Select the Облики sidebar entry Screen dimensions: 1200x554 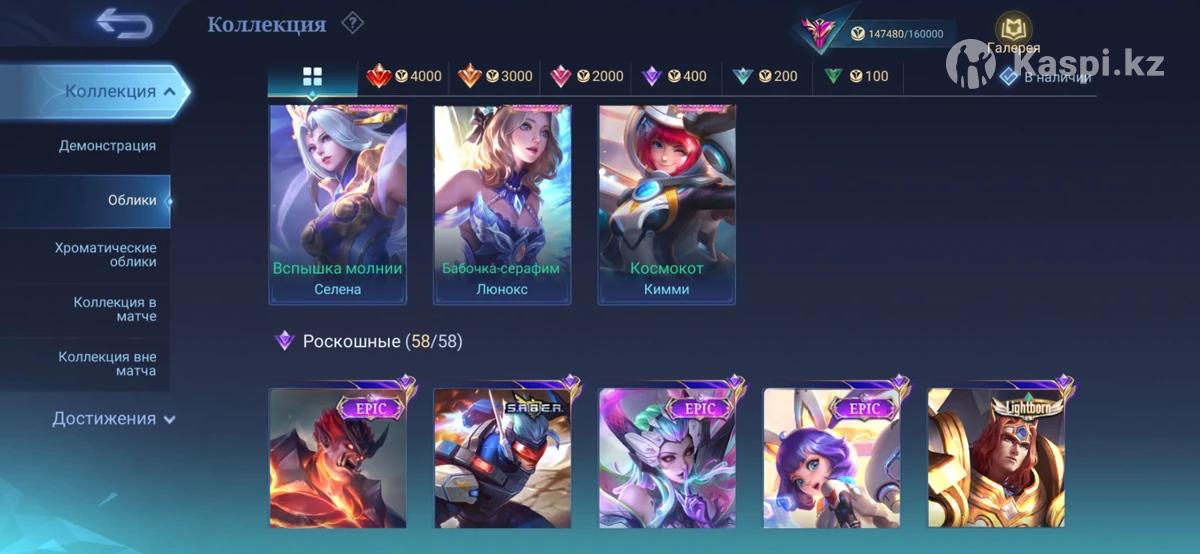pyautogui.click(x=132, y=200)
